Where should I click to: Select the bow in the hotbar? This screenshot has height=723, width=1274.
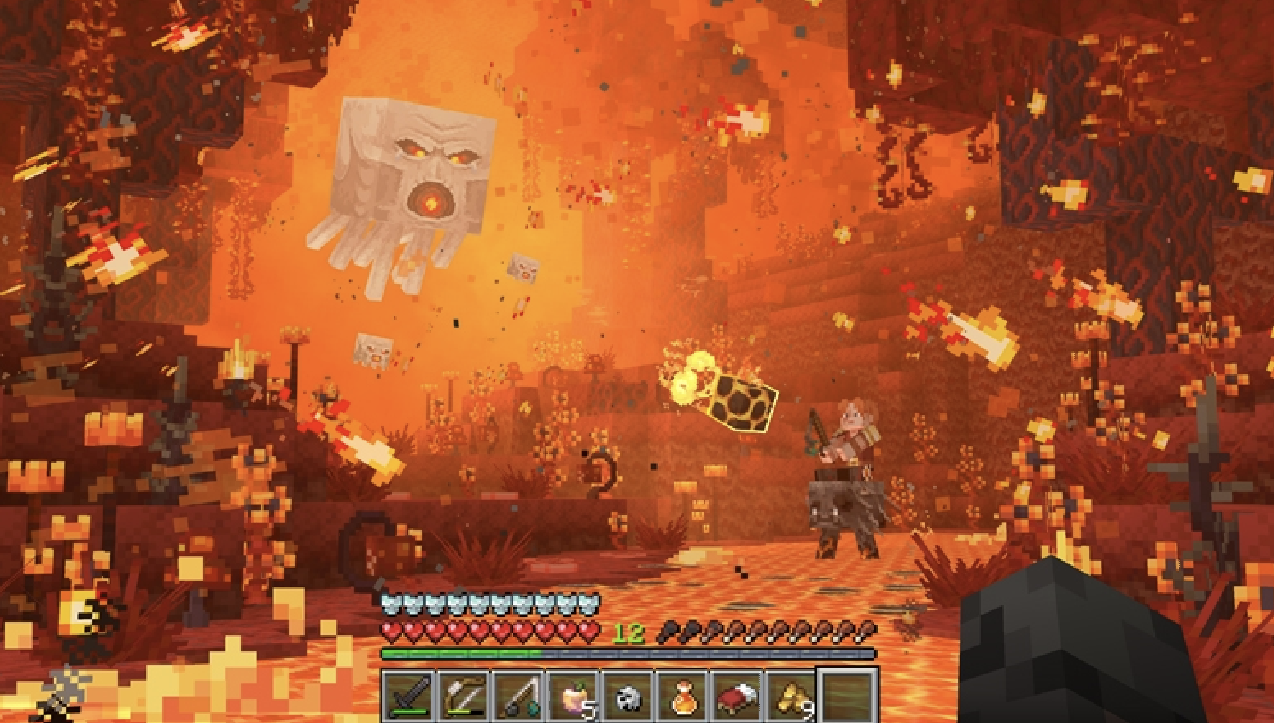coord(464,695)
